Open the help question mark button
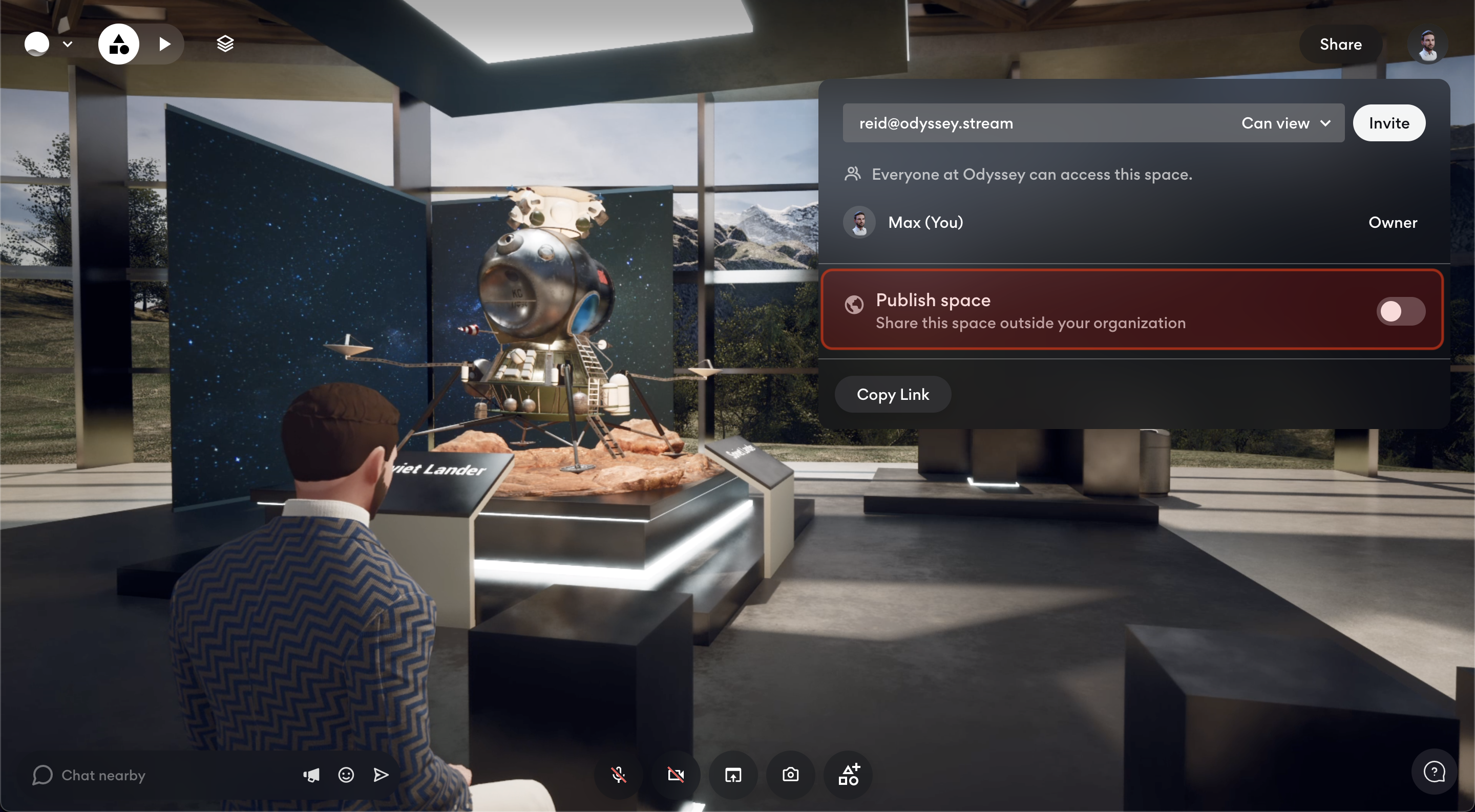This screenshot has width=1475, height=812. [1433, 772]
